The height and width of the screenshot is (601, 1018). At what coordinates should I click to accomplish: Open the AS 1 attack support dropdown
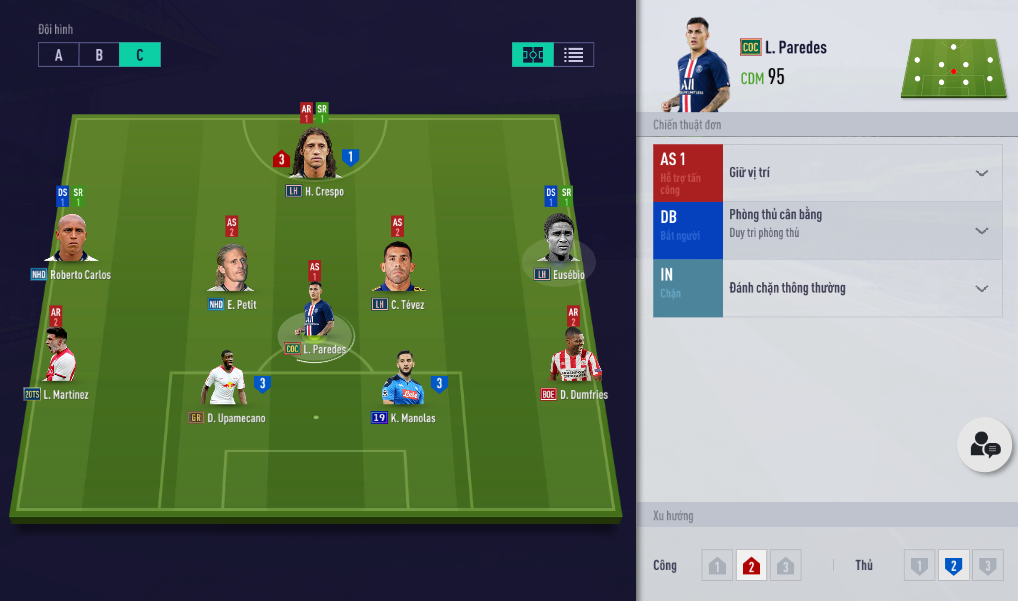pos(981,173)
